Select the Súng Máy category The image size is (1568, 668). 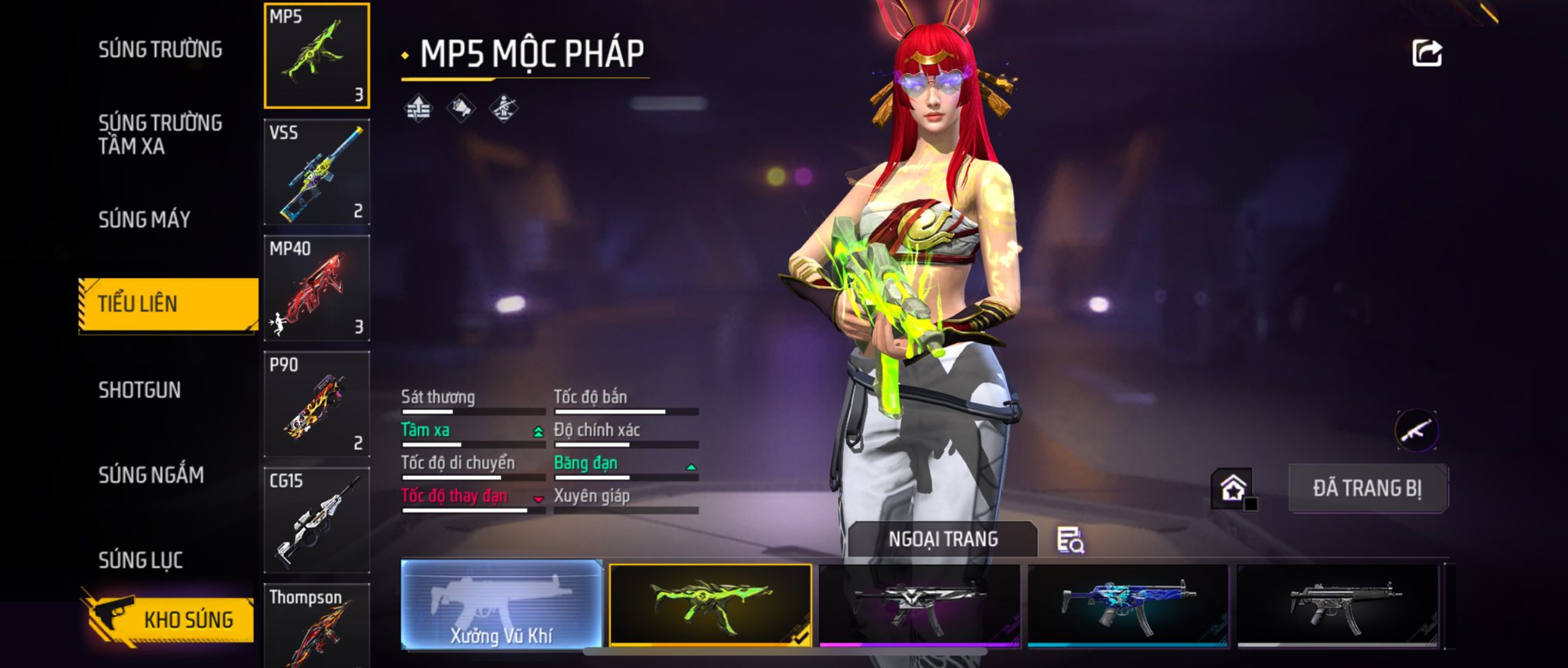pyautogui.click(x=144, y=219)
